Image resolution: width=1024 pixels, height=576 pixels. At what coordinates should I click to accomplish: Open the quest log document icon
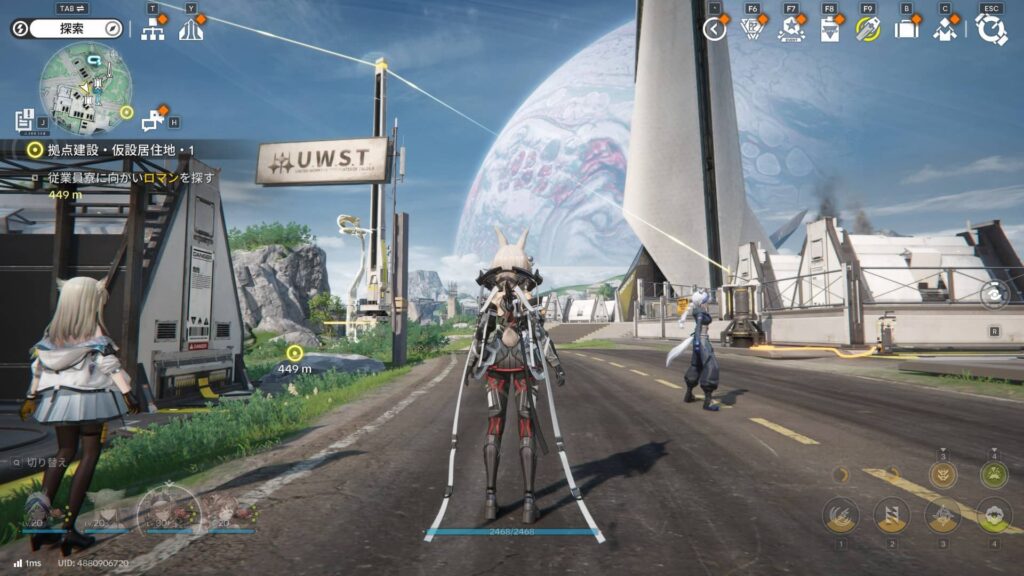coord(26,121)
